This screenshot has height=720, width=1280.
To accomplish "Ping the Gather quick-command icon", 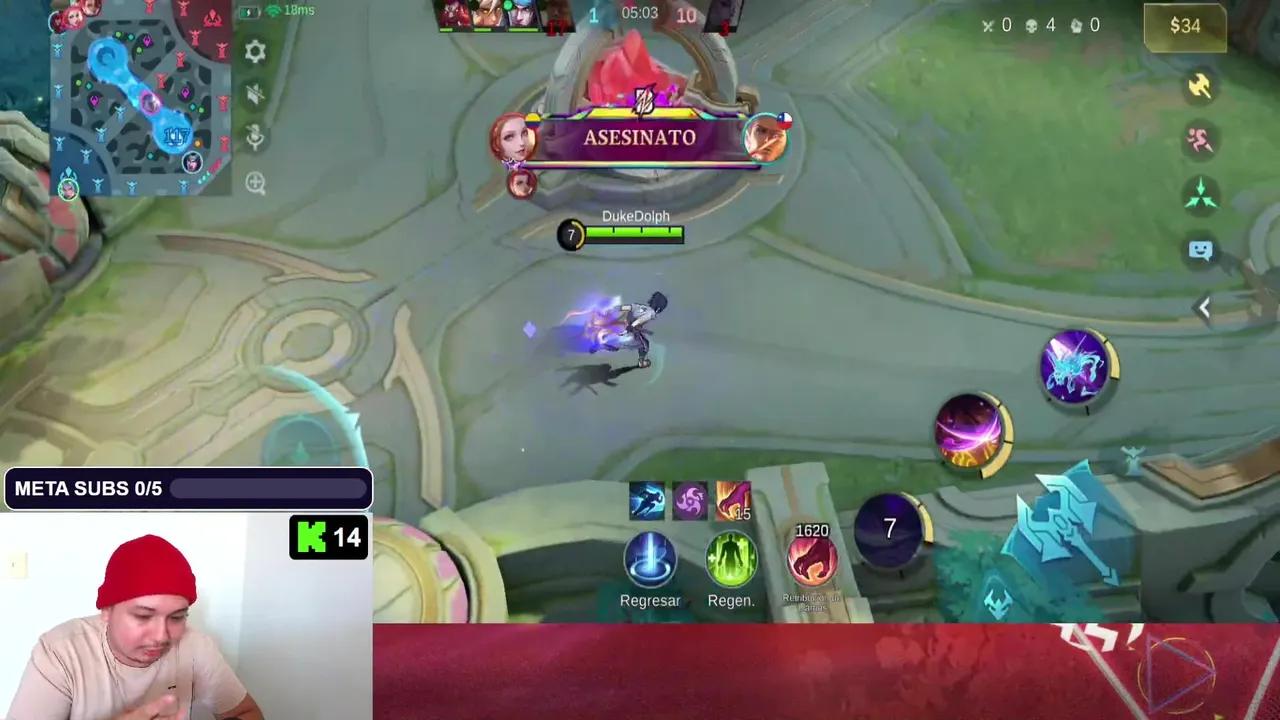I will click(x=1199, y=194).
